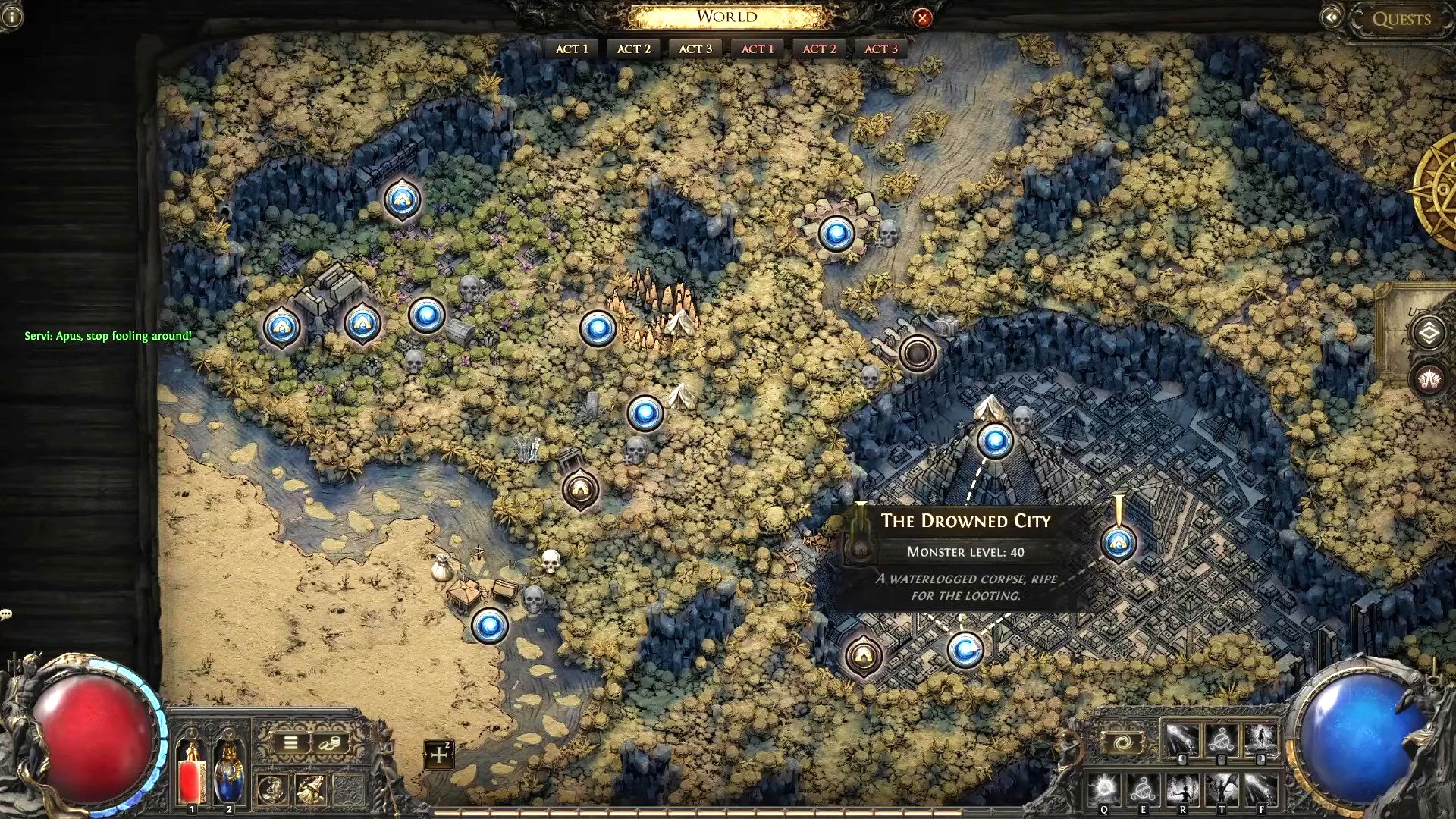Activate the skill bound to F

1263,789
